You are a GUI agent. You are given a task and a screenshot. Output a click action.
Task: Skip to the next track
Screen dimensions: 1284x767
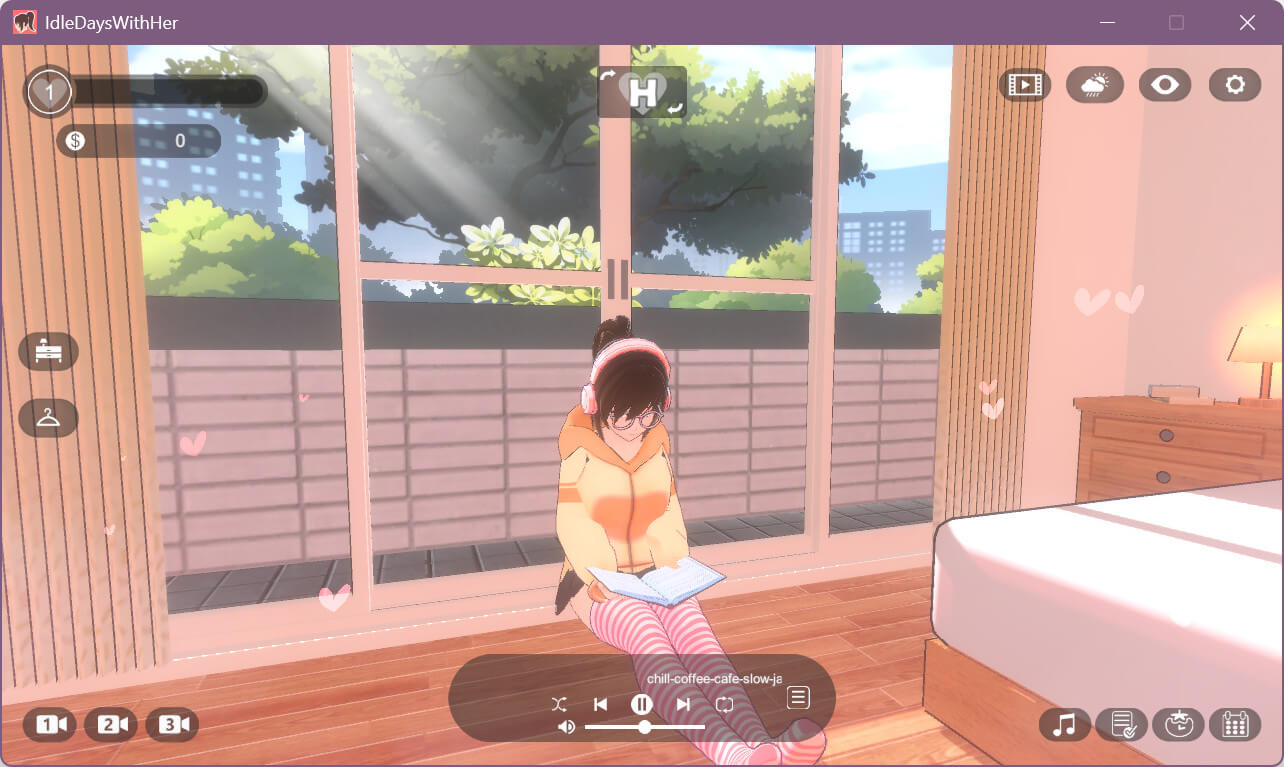click(683, 704)
